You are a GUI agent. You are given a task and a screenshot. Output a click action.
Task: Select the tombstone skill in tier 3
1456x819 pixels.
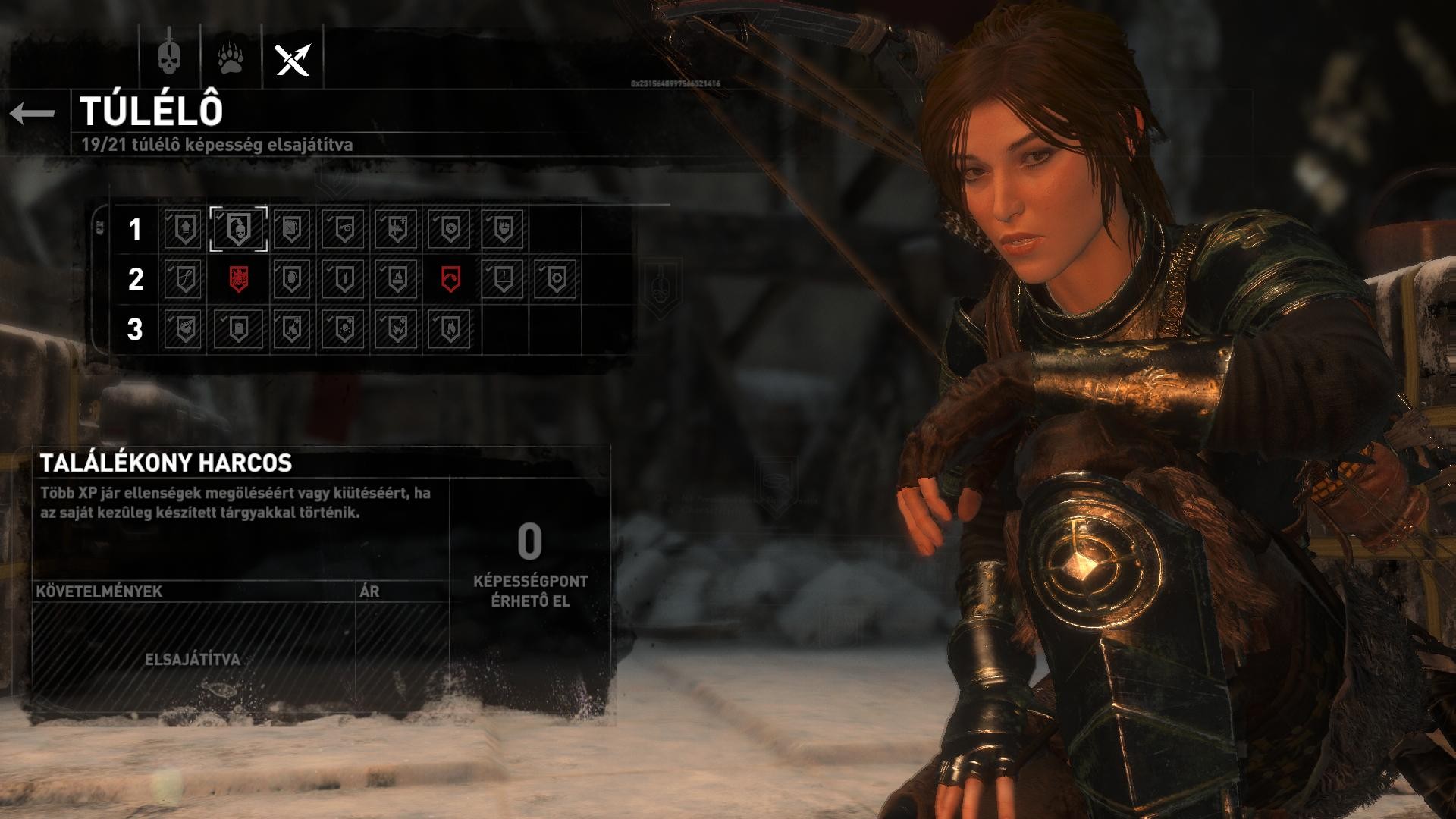tap(238, 329)
